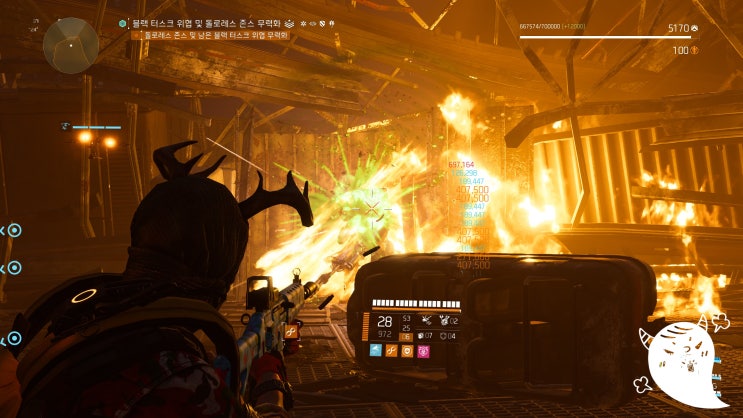This screenshot has height=418, width=743.
Task: Activate the first orange skill icon
Action: pyautogui.click(x=391, y=351)
